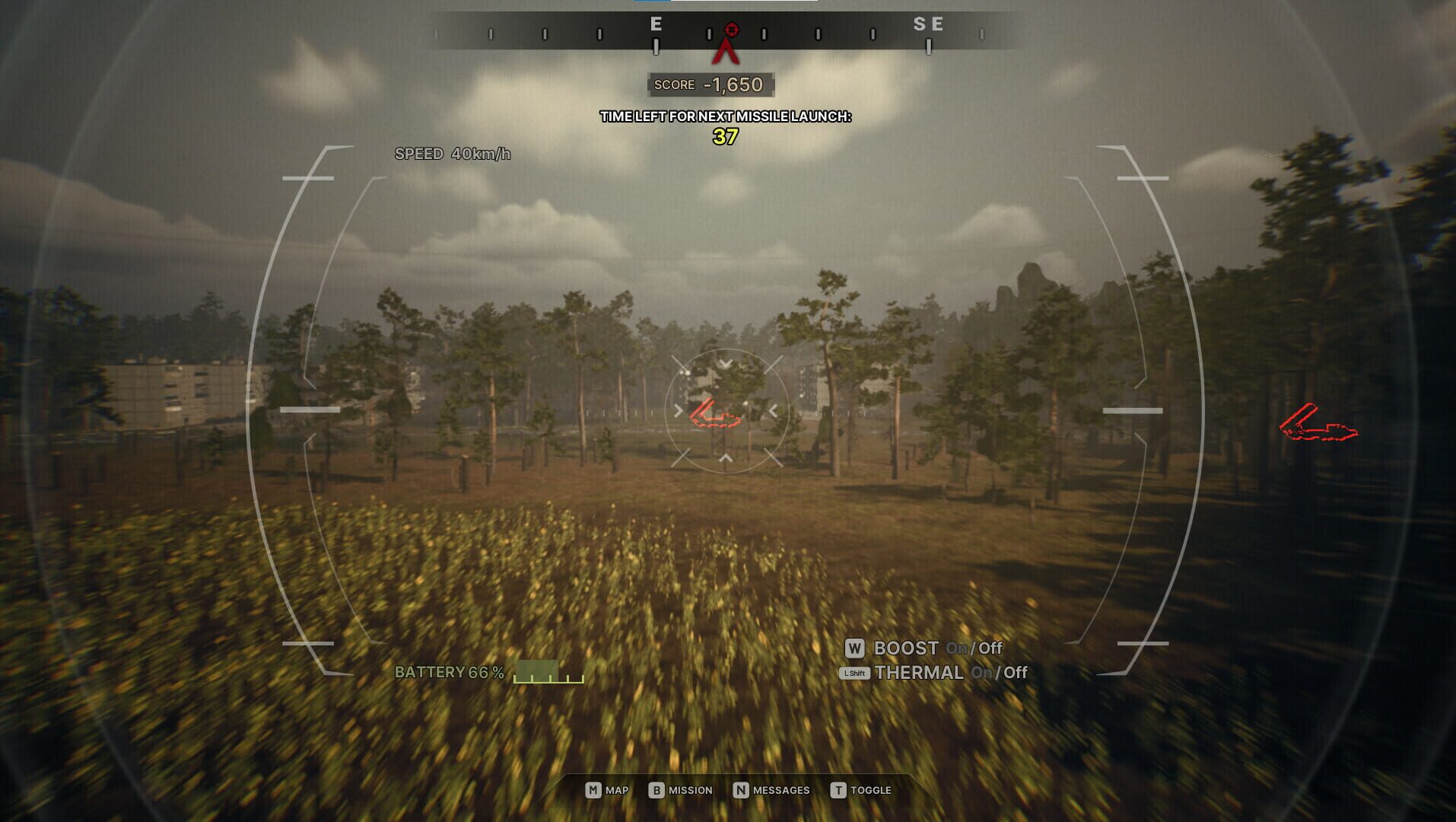
Task: Open Messages from the bottom bar
Action: coord(771,790)
